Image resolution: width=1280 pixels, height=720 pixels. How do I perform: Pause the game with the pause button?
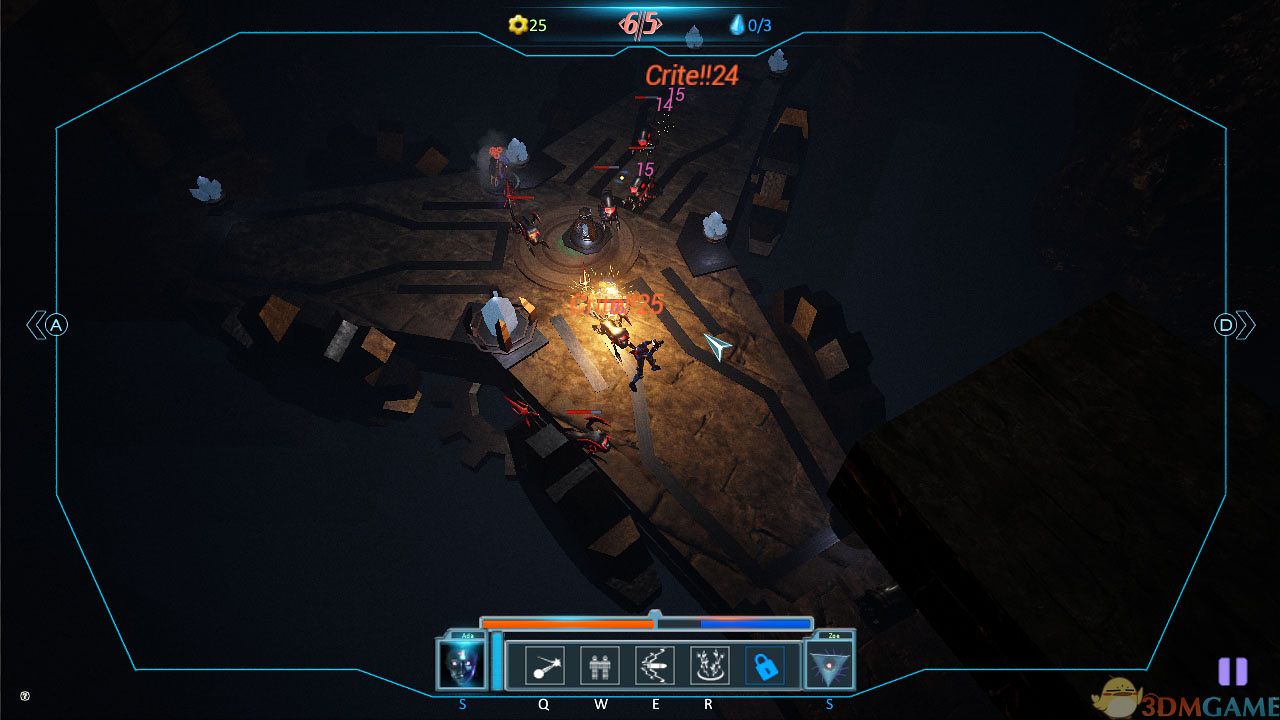[x=1232, y=671]
